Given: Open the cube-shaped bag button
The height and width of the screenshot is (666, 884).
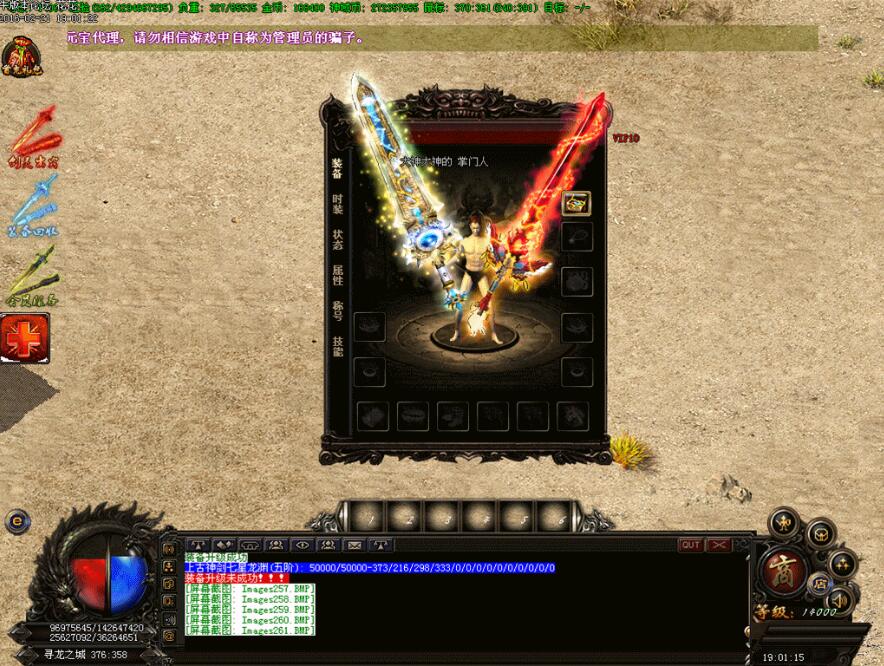Looking at the screenshot, I should coord(820,534).
